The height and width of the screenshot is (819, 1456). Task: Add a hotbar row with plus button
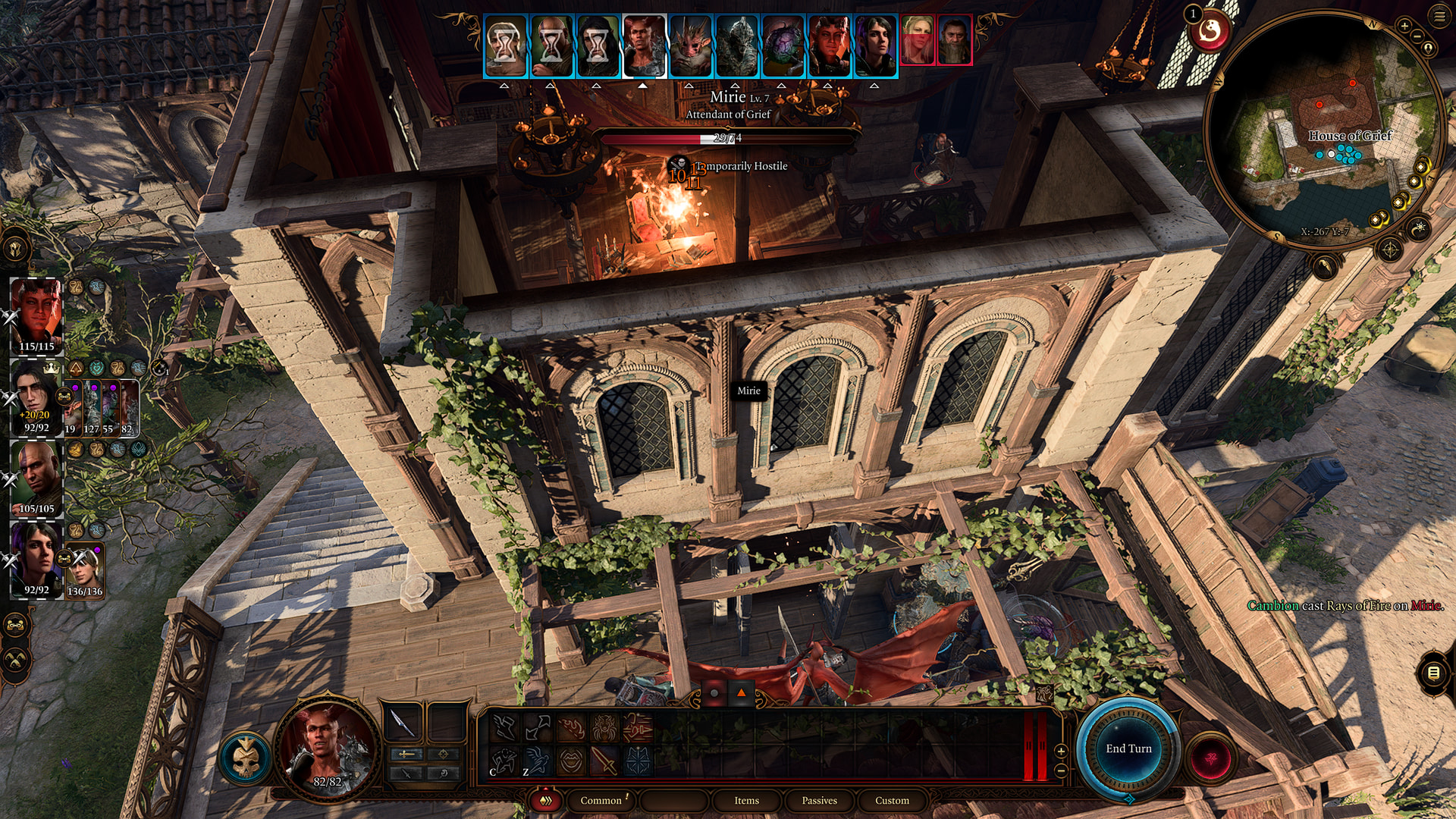(1061, 751)
